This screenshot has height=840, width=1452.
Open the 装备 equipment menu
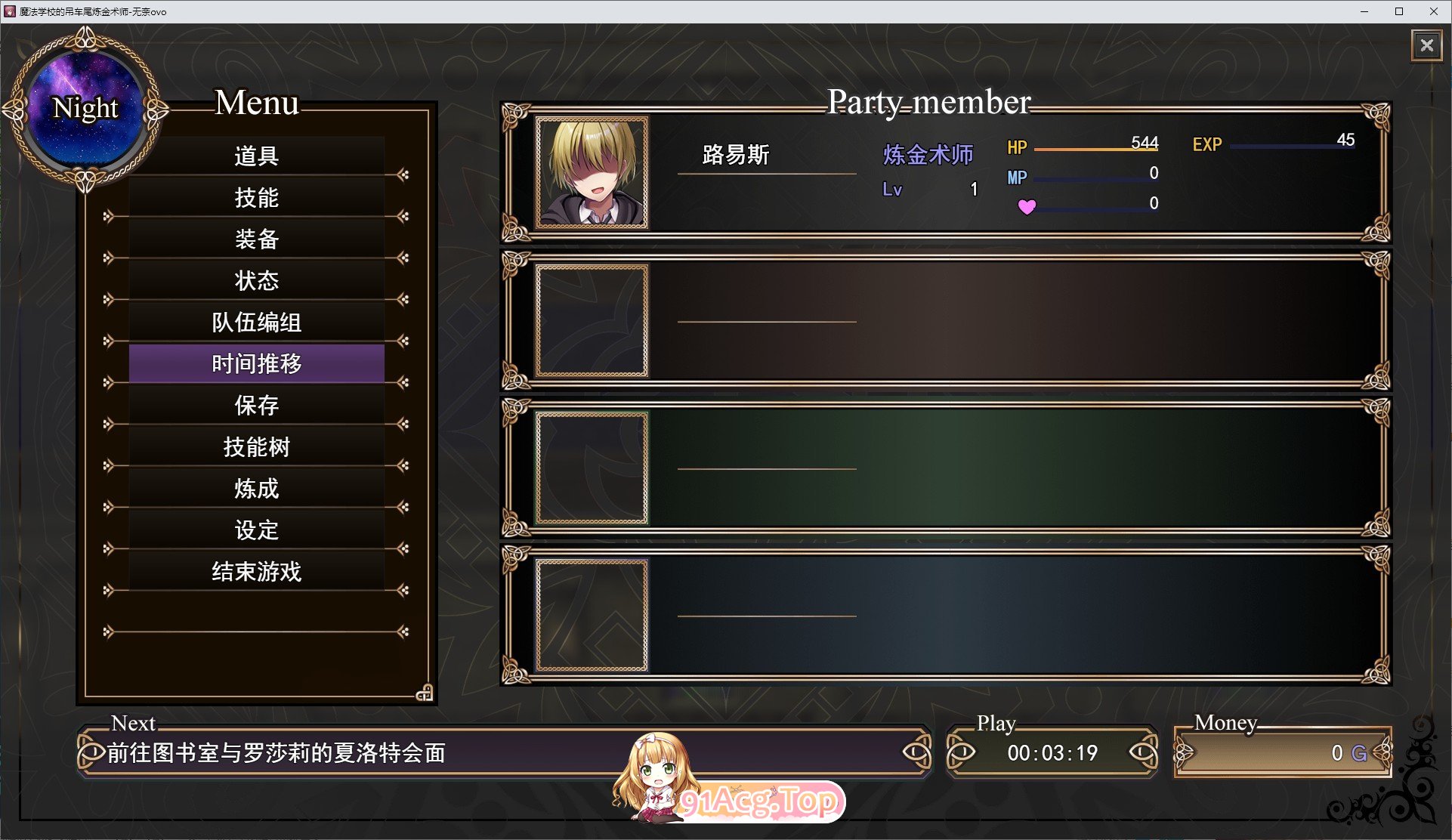click(256, 239)
